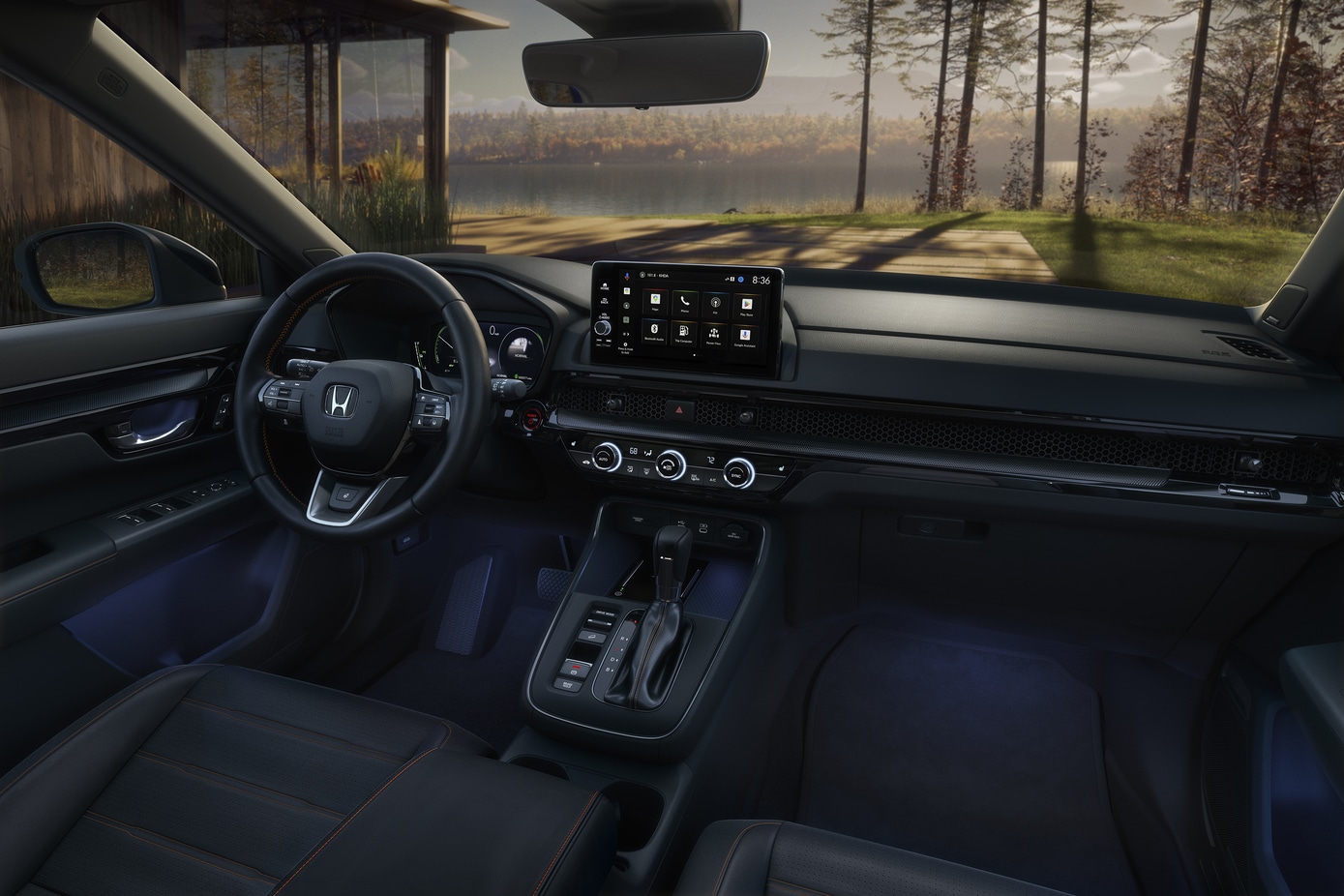This screenshot has height=896, width=1344.
Task: Tap the HOME icon beside the display
Action: (606, 286)
